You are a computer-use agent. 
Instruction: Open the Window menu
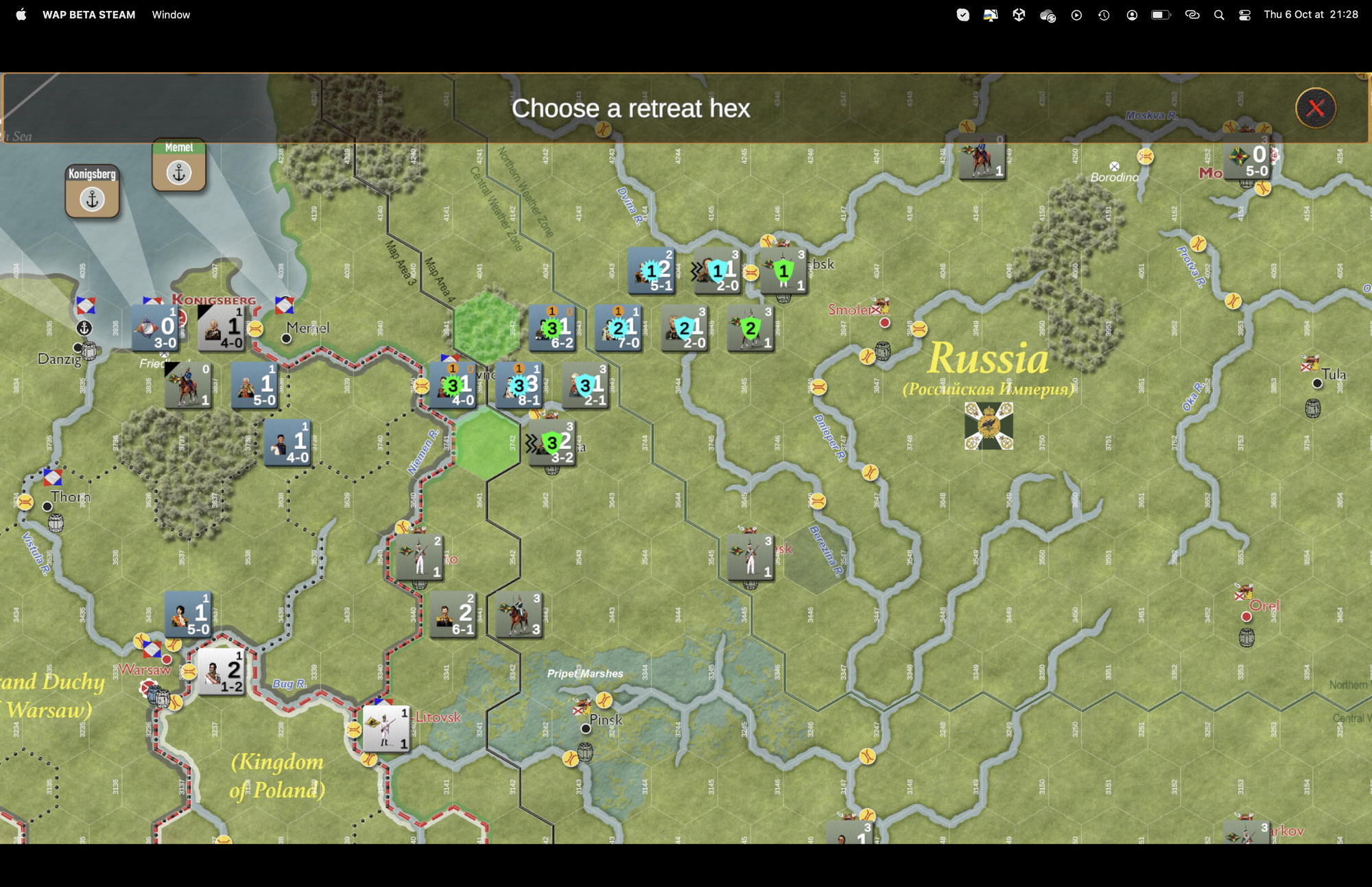point(170,14)
